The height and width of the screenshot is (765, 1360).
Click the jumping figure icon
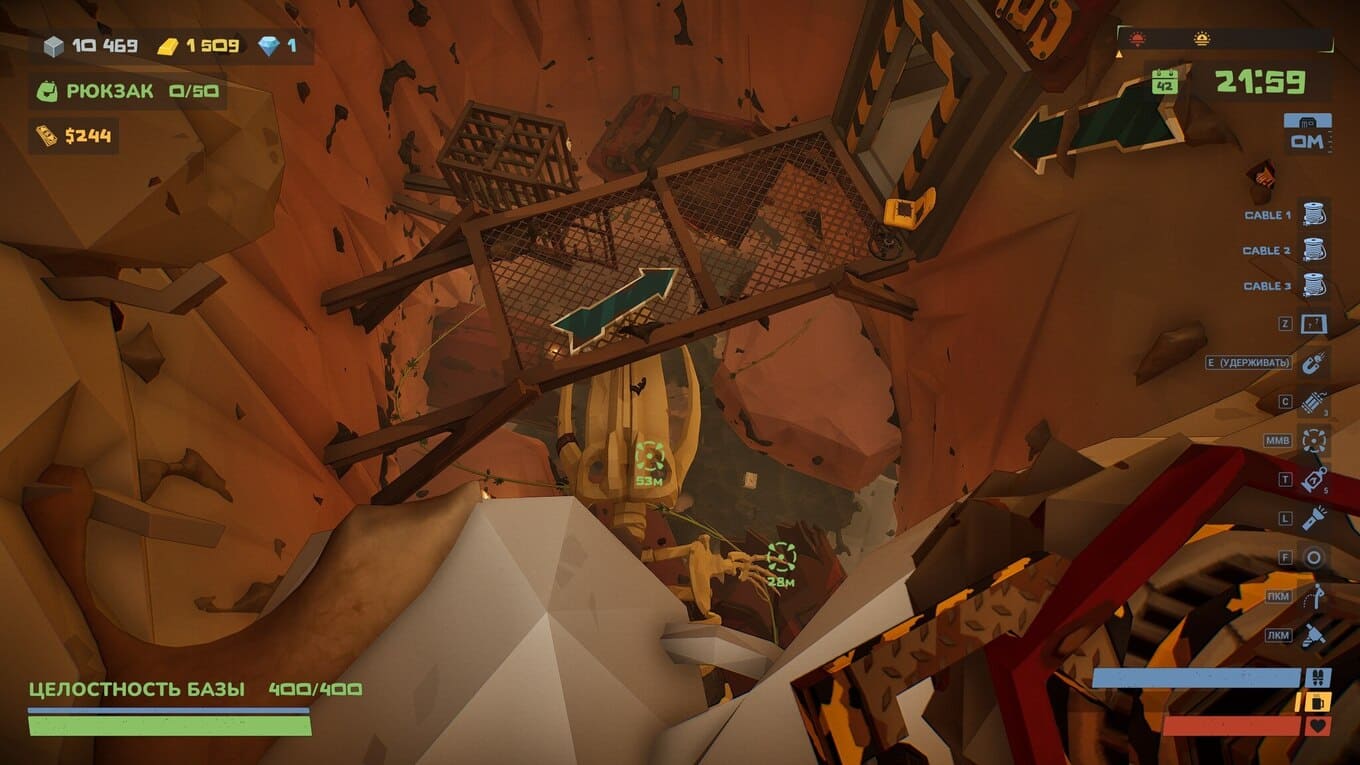coord(1313,596)
